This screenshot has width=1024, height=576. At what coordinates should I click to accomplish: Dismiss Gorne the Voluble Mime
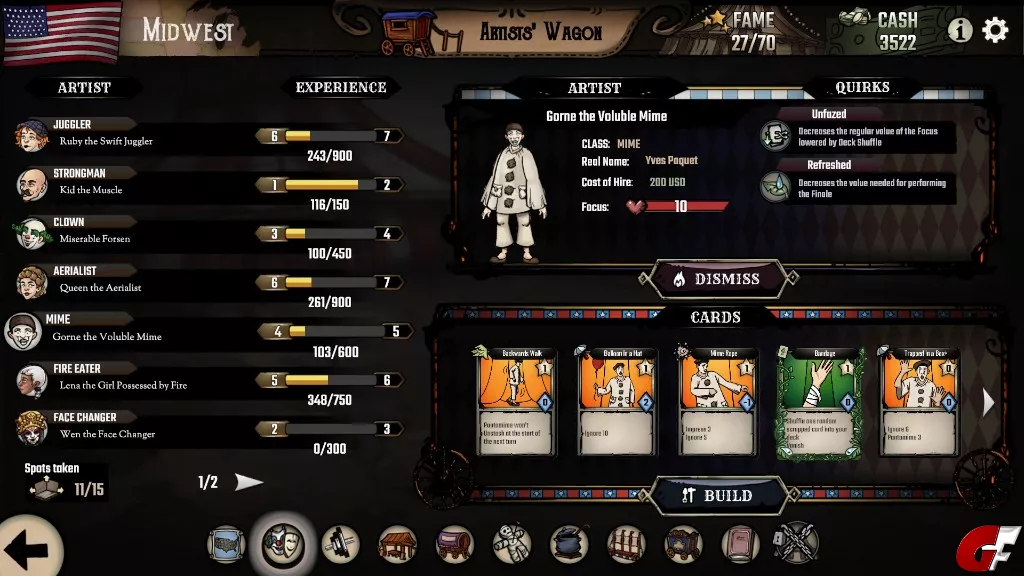tap(718, 279)
